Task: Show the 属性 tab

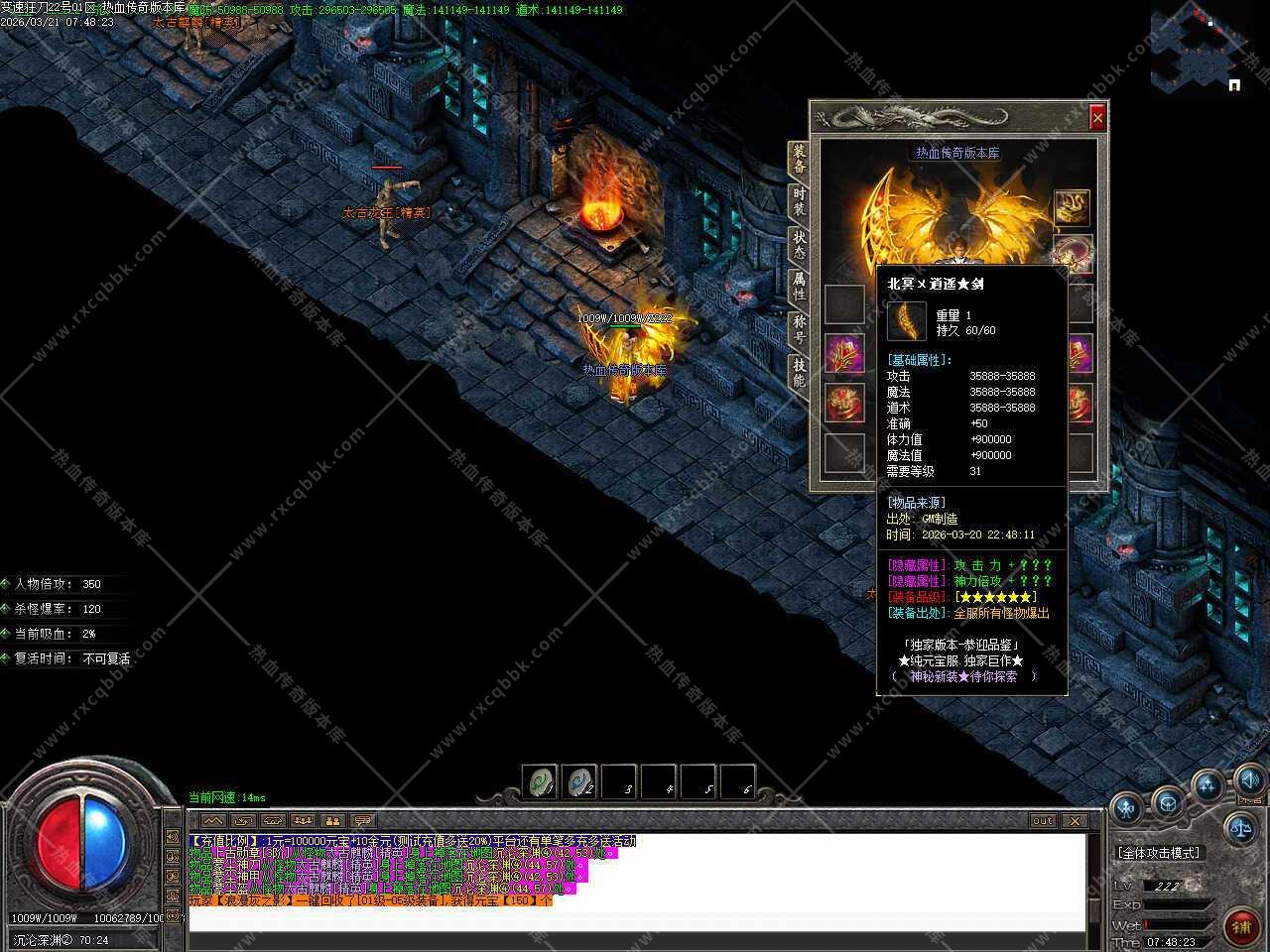Action: (x=799, y=287)
